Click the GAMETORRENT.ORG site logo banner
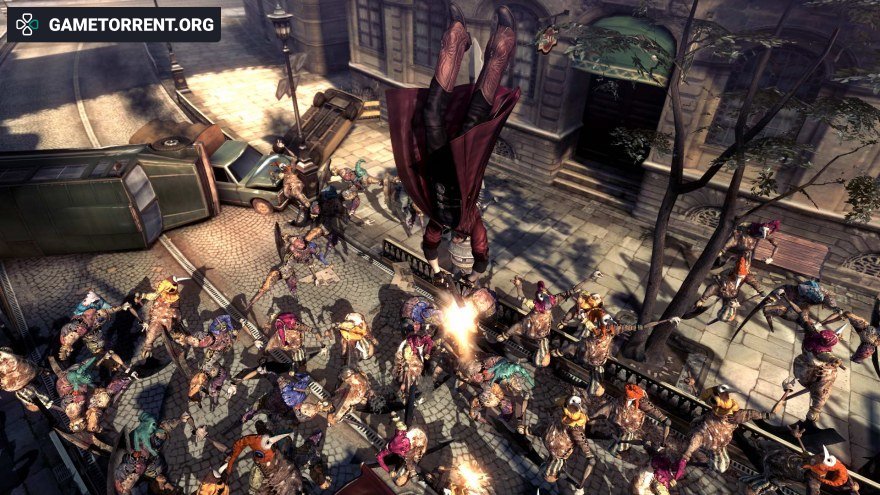Screen dimensions: 880x495 [x=113, y=24]
